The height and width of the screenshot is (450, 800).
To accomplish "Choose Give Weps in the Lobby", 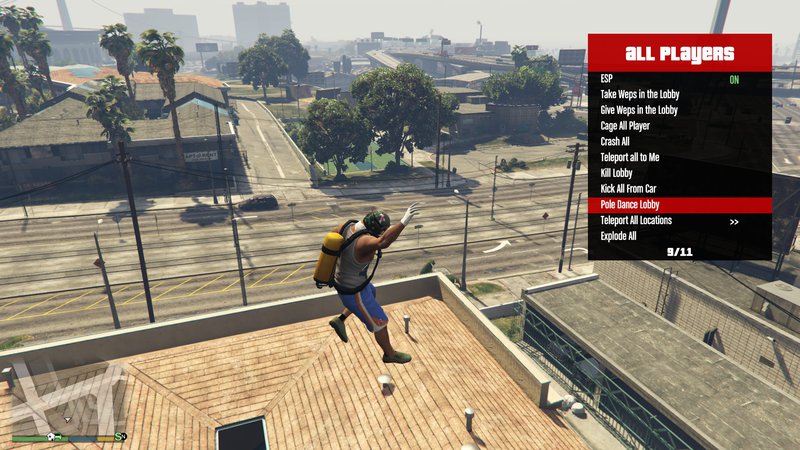I will tap(679, 110).
